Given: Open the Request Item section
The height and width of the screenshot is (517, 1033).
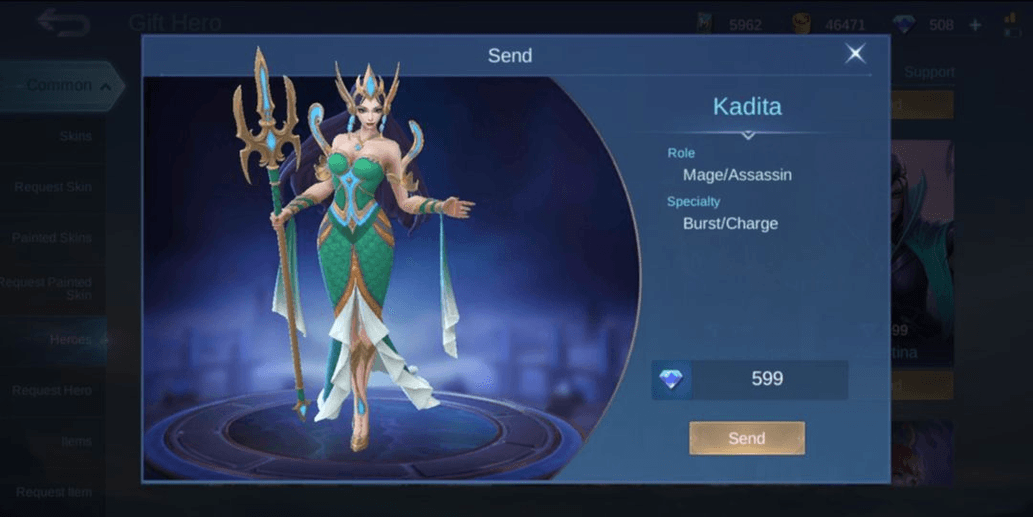Looking at the screenshot, I should click(53, 492).
